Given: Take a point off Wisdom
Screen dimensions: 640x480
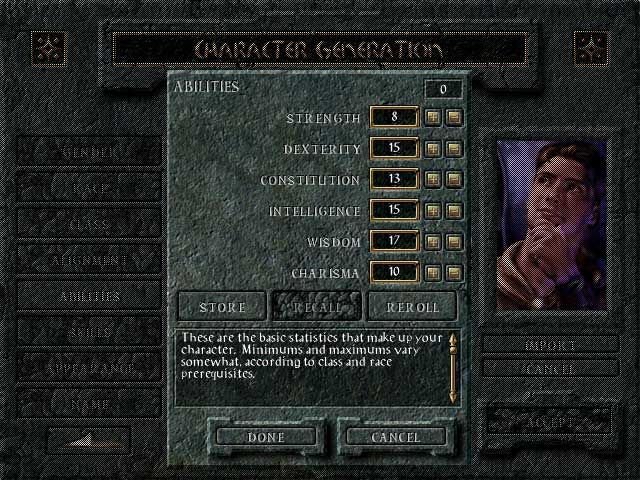Looking at the screenshot, I should 453,241.
